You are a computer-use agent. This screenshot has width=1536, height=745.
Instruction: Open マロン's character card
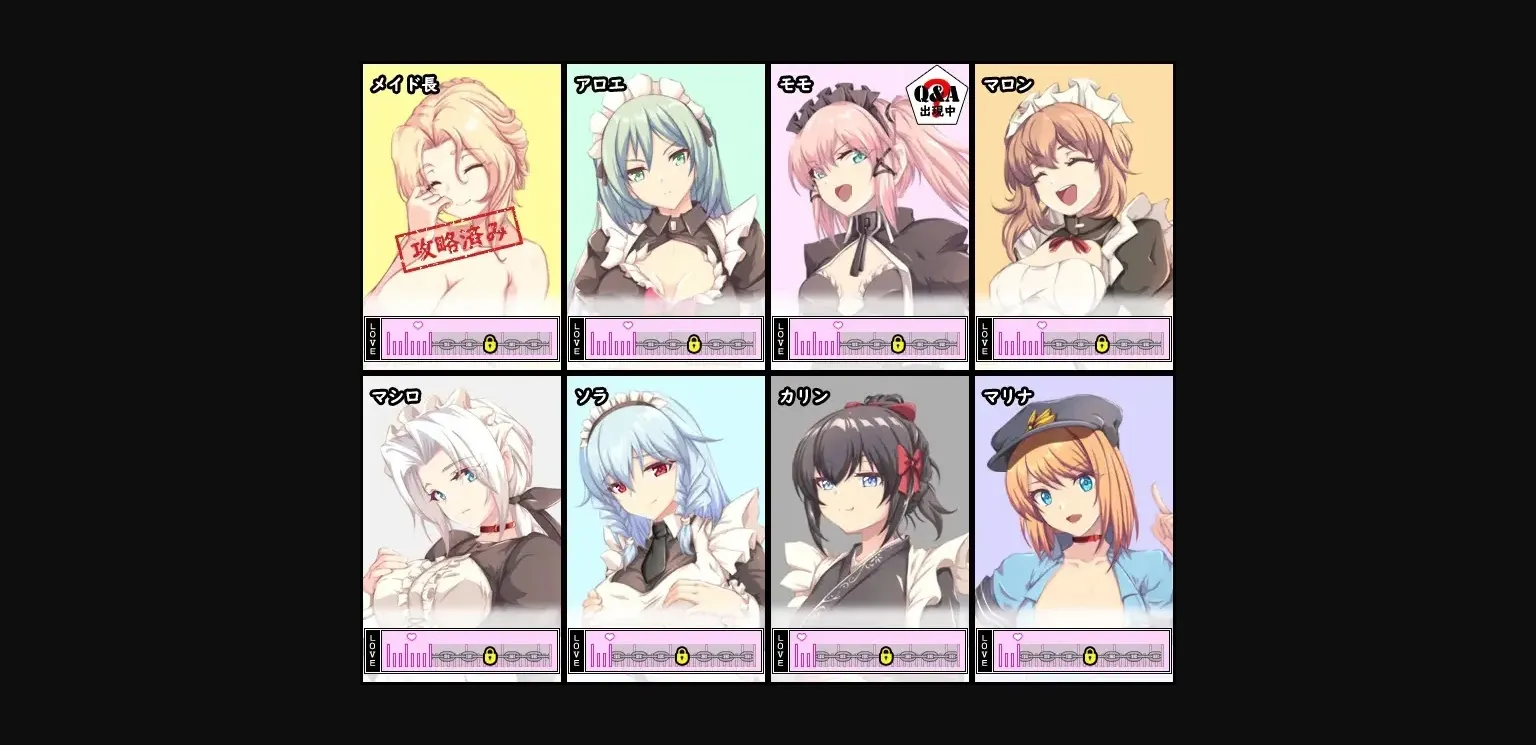click(1073, 190)
